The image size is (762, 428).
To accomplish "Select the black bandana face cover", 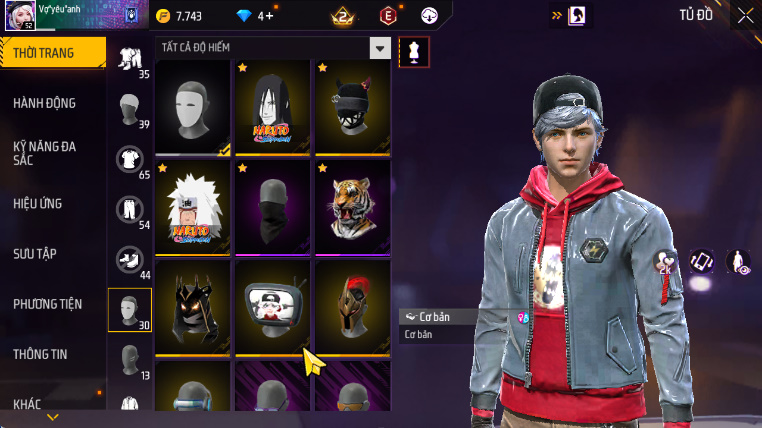I will point(273,207).
